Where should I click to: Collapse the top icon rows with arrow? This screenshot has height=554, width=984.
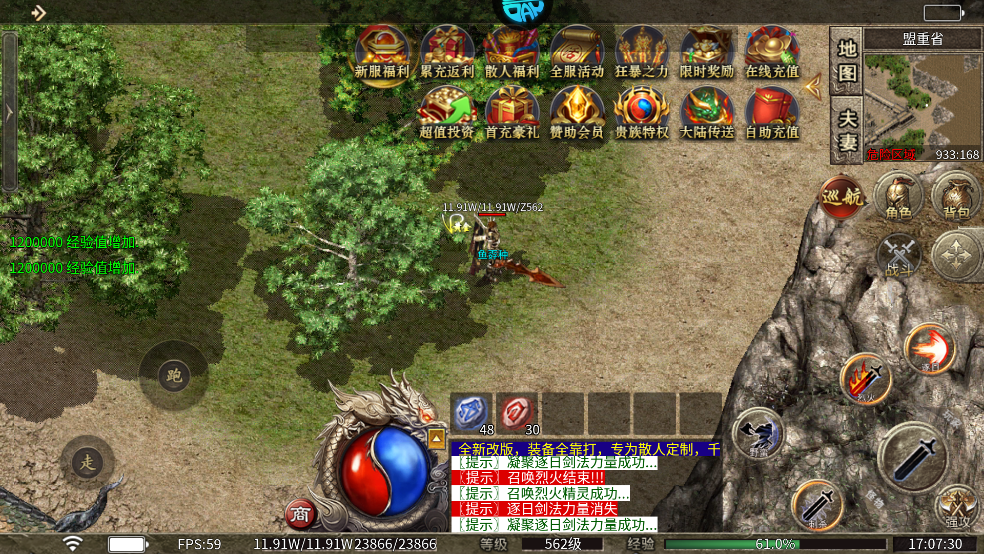[x=813, y=85]
